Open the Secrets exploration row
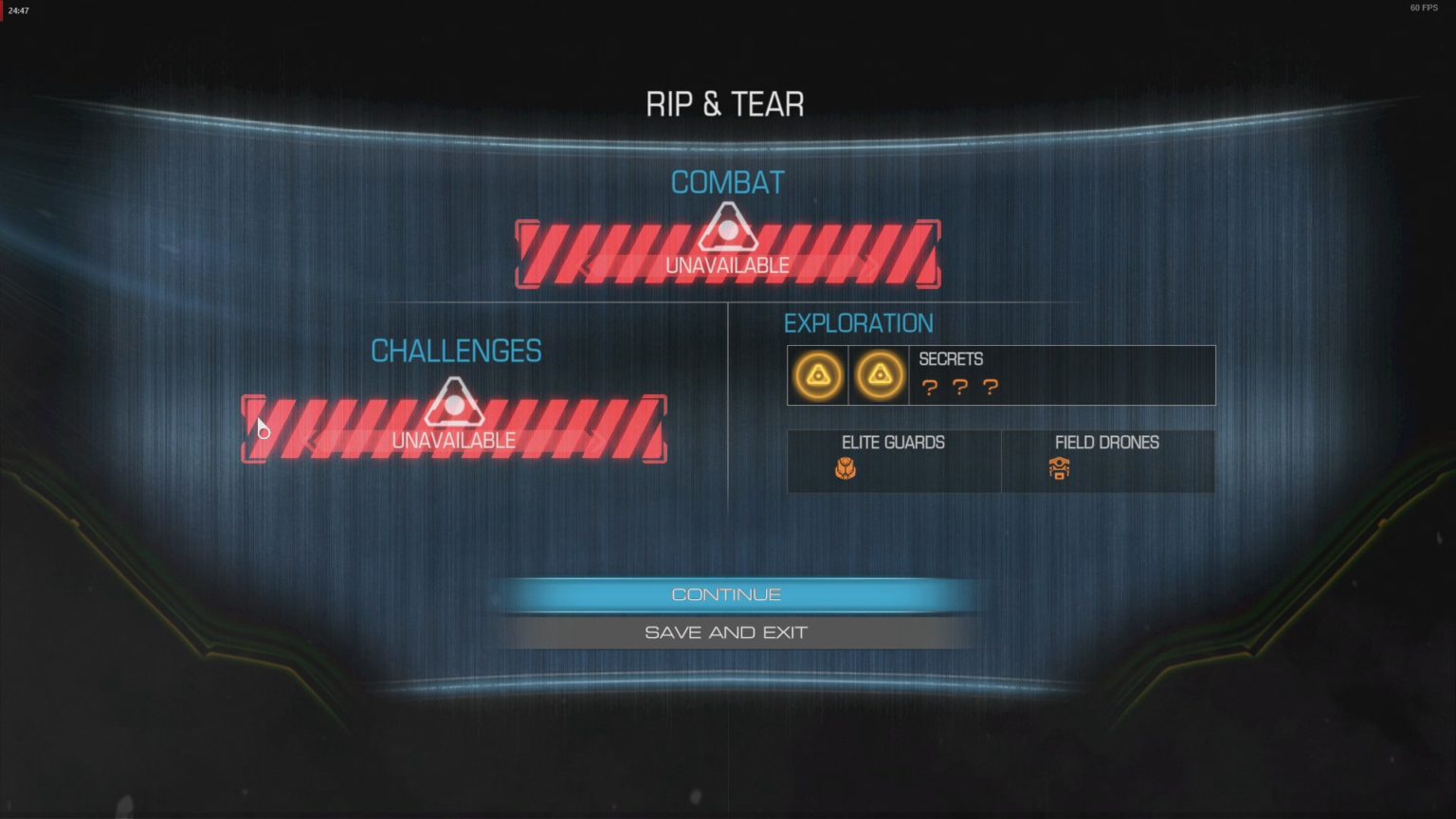1456x819 pixels. coord(1001,375)
